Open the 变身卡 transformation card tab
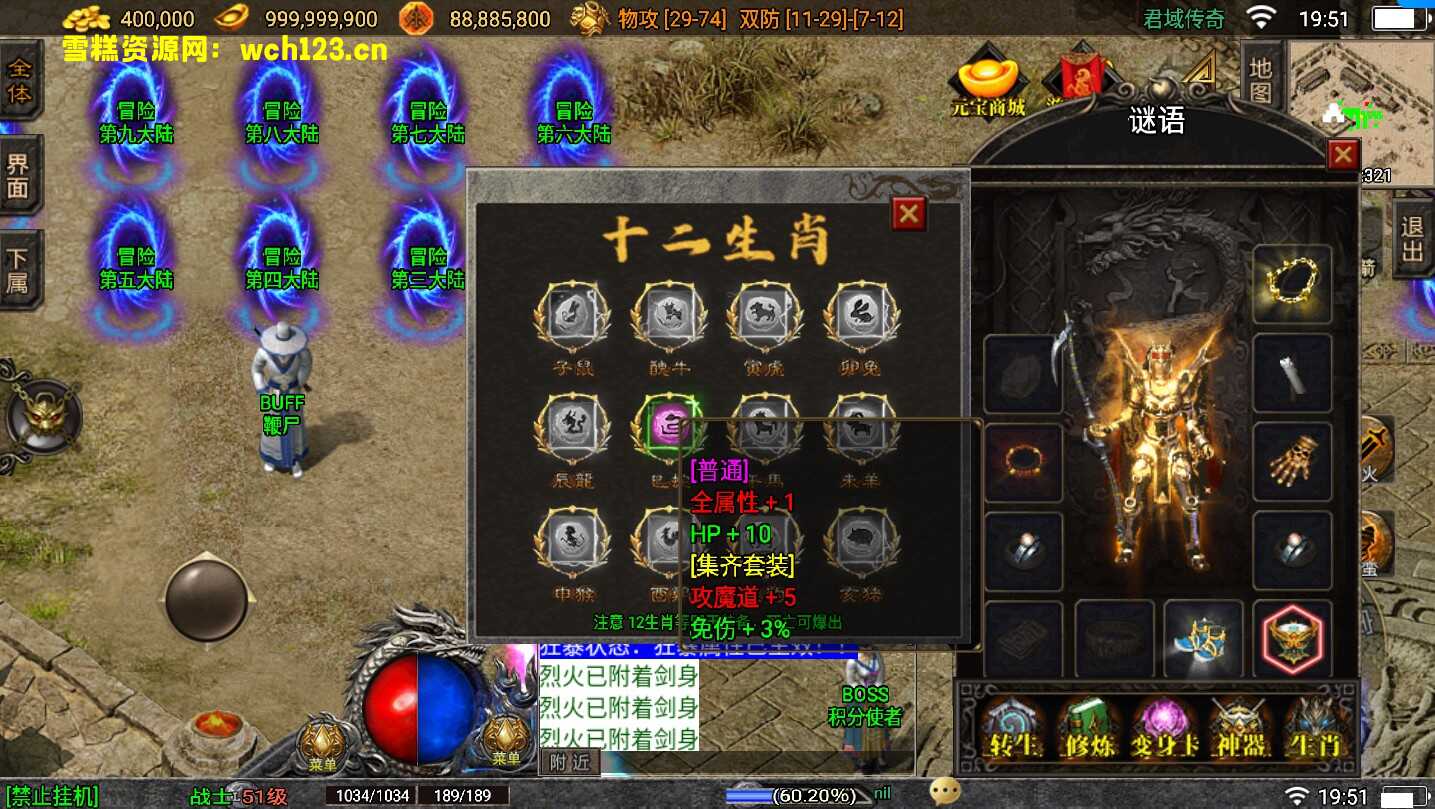This screenshot has width=1435, height=809. tap(1163, 727)
